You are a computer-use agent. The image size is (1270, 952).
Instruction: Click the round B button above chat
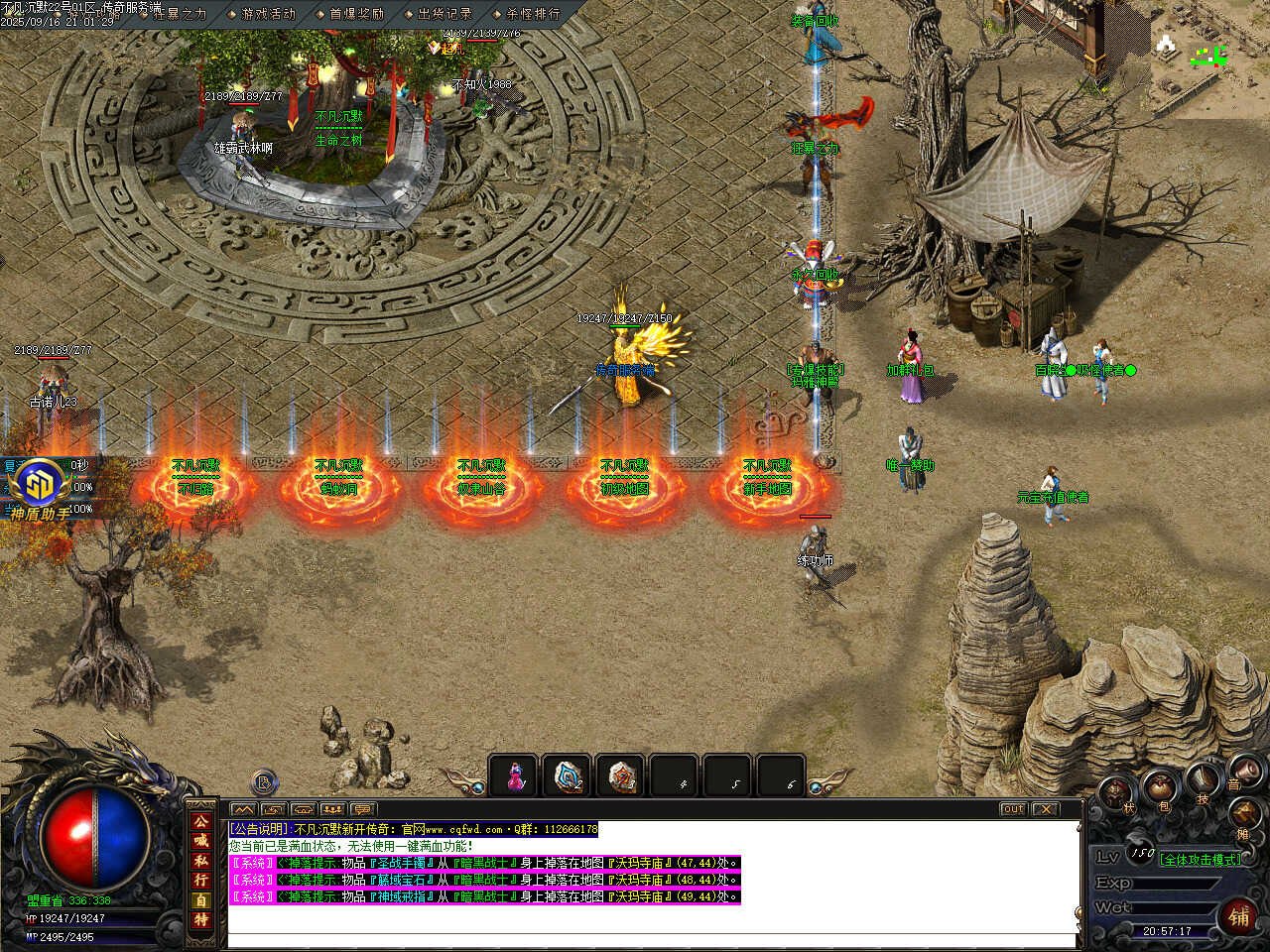(264, 782)
